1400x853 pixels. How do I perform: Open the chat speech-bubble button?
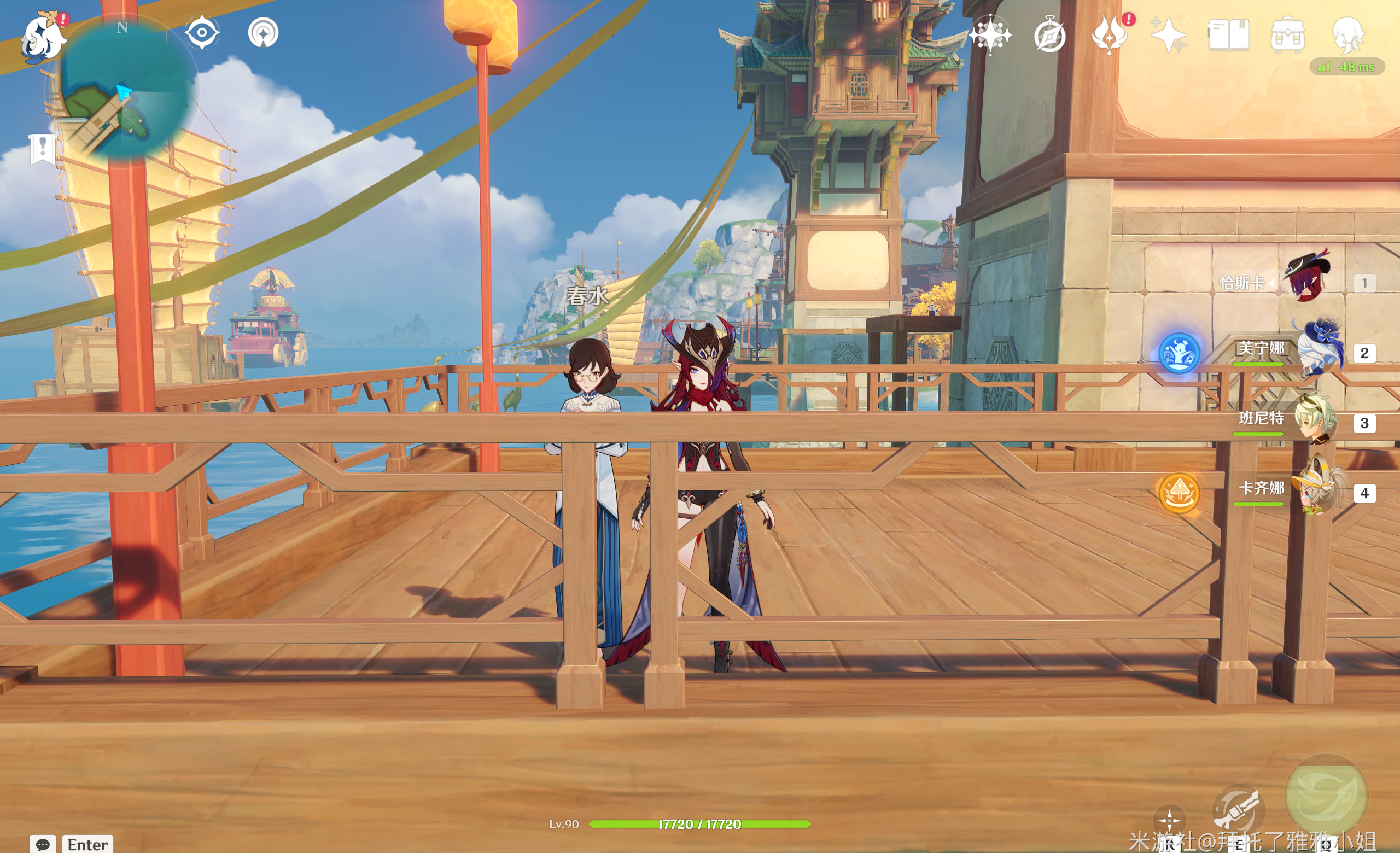point(43,844)
